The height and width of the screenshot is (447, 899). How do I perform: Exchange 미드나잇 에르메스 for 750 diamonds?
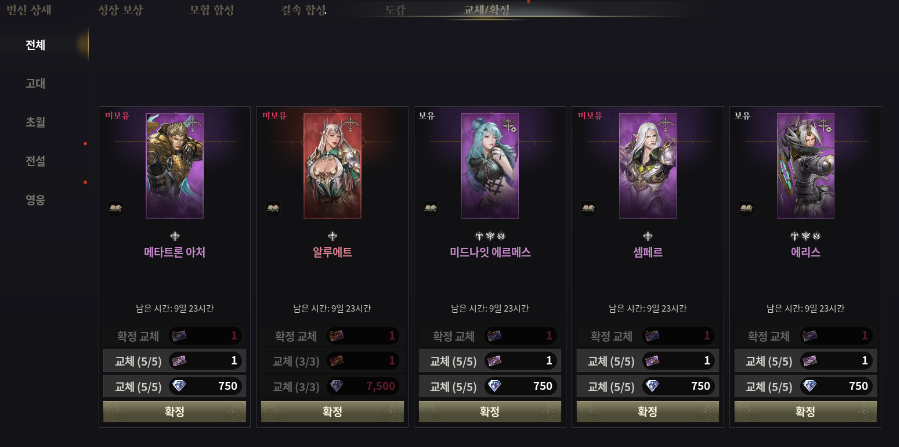click(x=490, y=386)
